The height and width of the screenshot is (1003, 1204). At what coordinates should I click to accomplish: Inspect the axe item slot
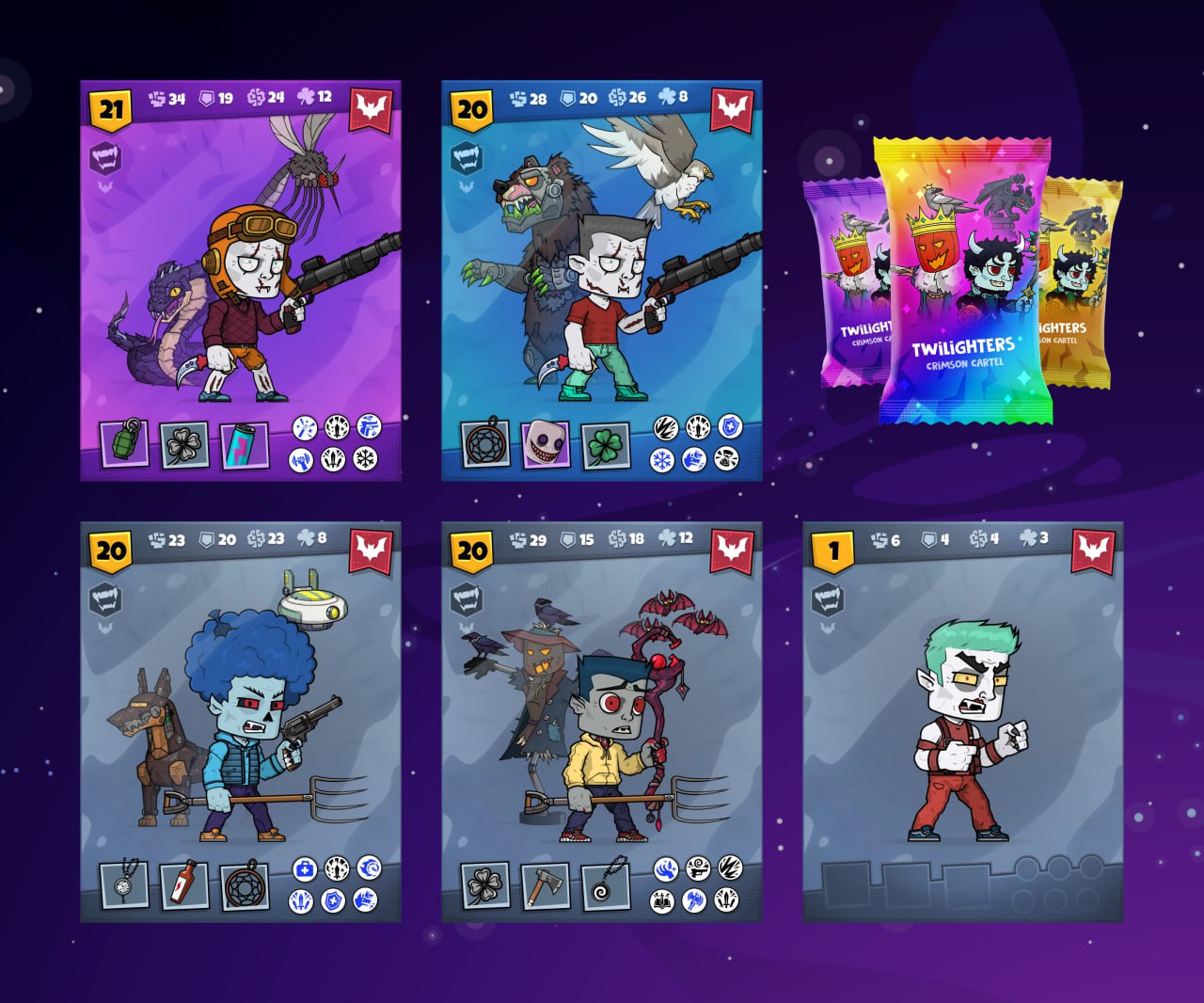546,885
